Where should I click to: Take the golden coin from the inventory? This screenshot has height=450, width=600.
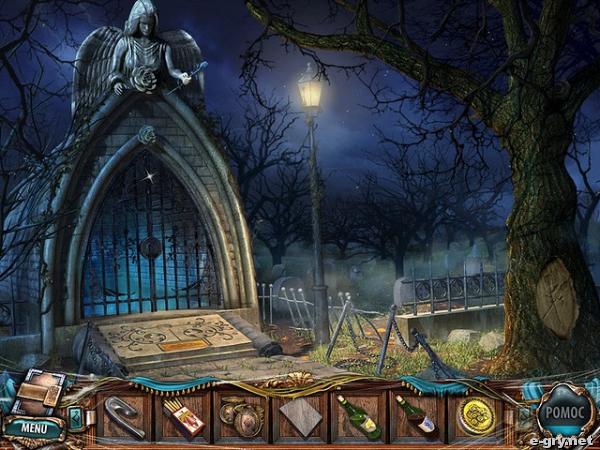[x=475, y=416]
